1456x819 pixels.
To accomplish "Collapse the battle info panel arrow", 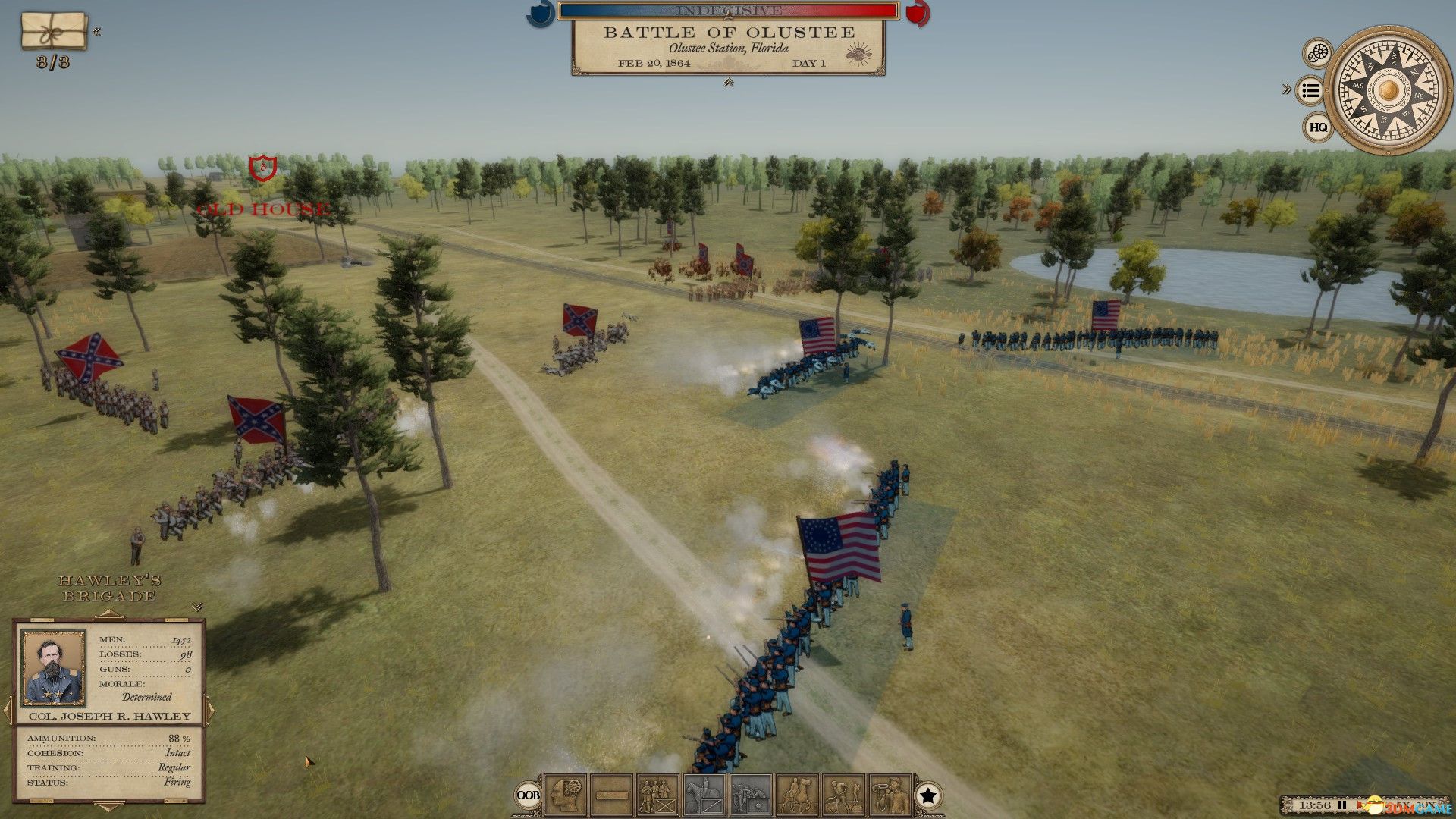I will pos(728,83).
